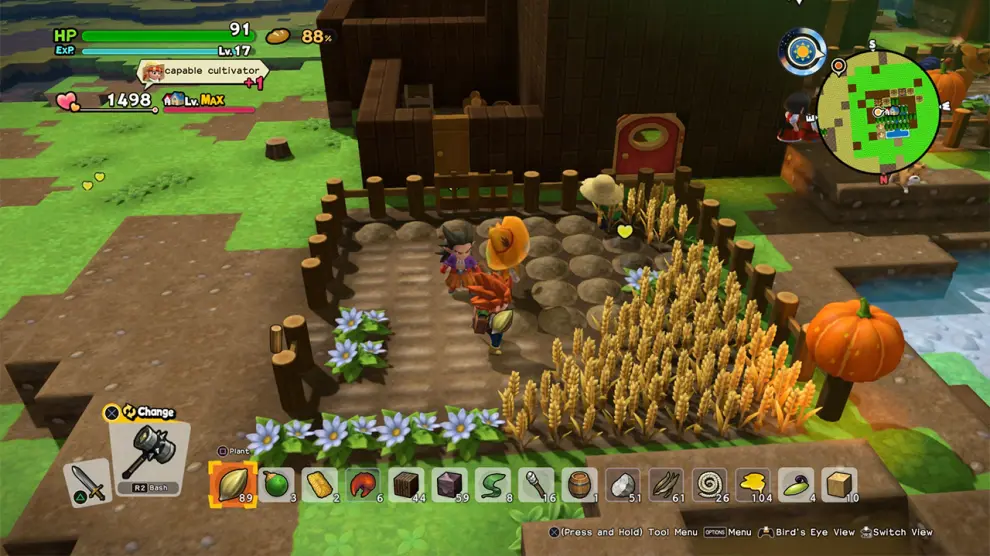Select the light wood block slot
The height and width of the screenshot is (556, 990).
tap(840, 485)
